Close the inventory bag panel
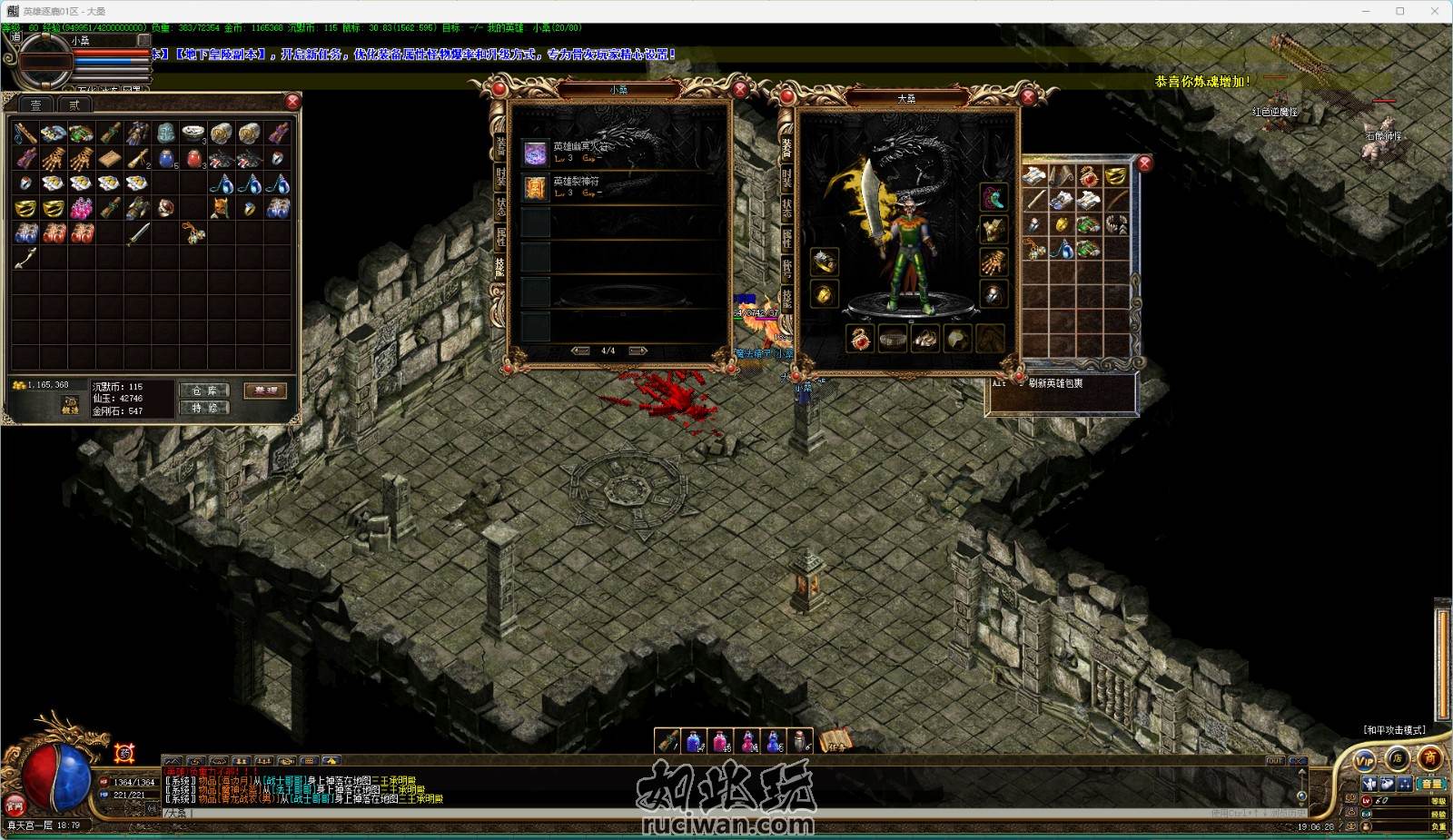Viewport: 1453px width, 840px height. (292, 101)
